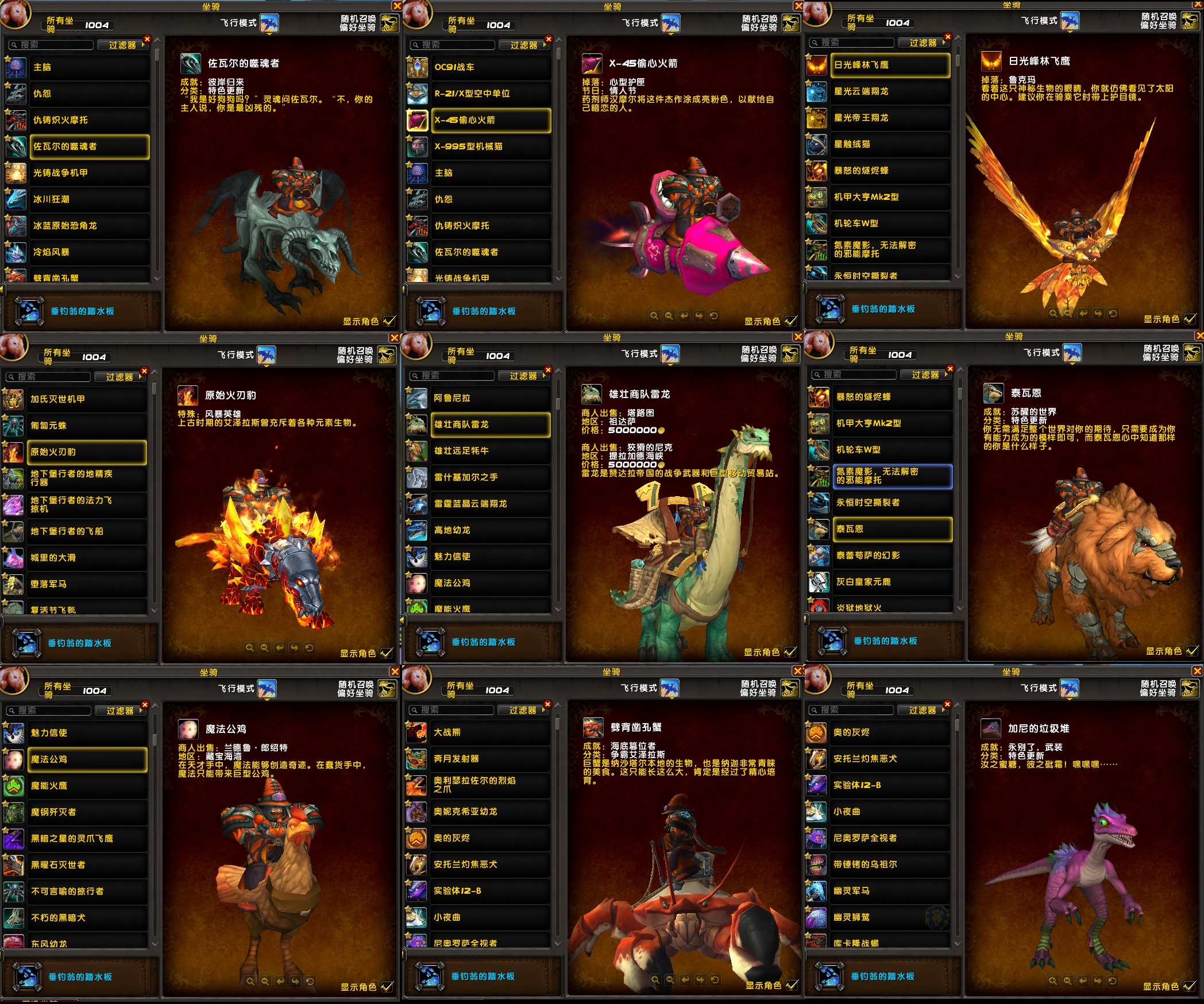
Task: Pick the OC91战车 mount row
Action: click(x=490, y=67)
